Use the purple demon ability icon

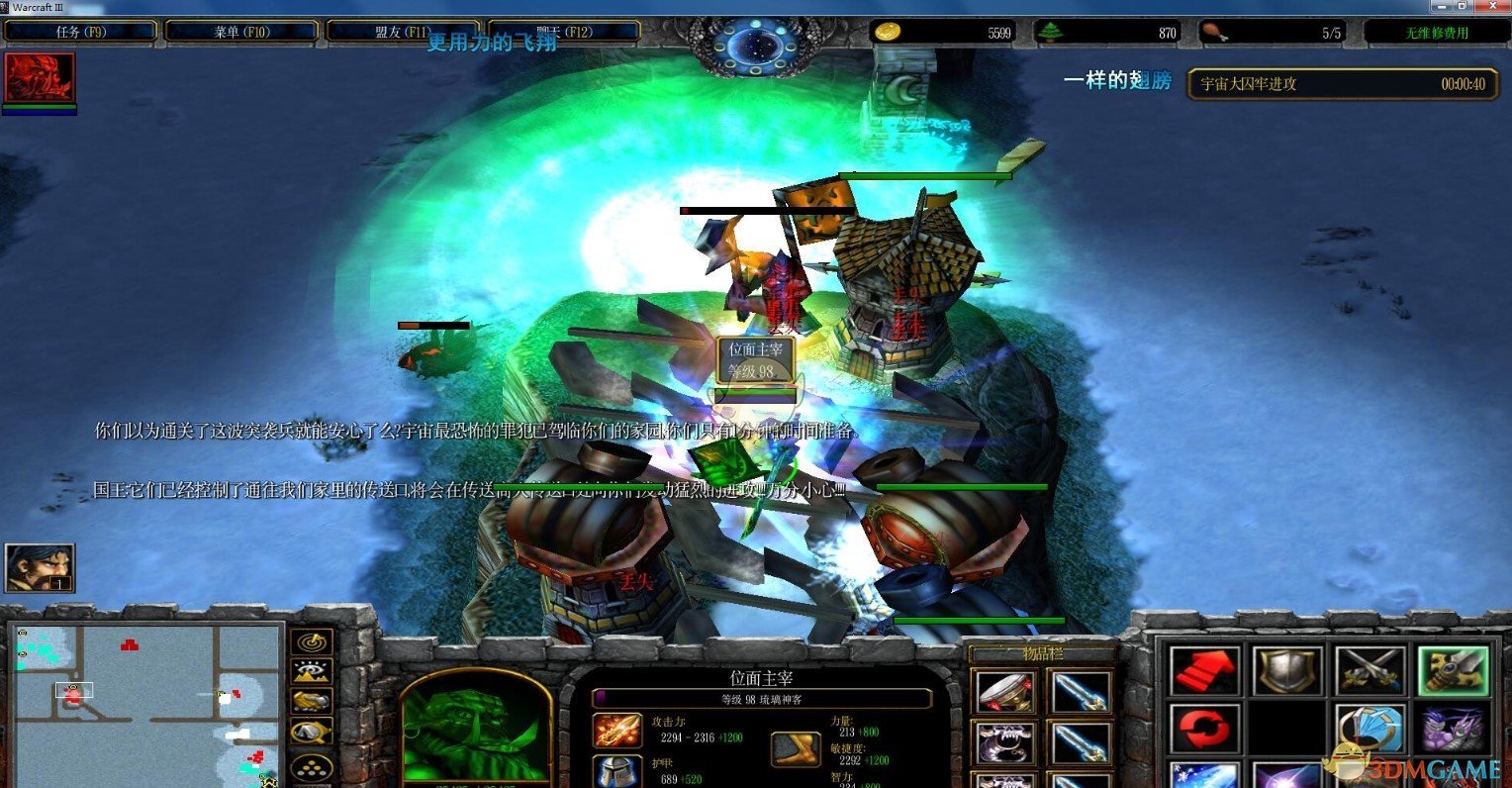pos(1453,728)
